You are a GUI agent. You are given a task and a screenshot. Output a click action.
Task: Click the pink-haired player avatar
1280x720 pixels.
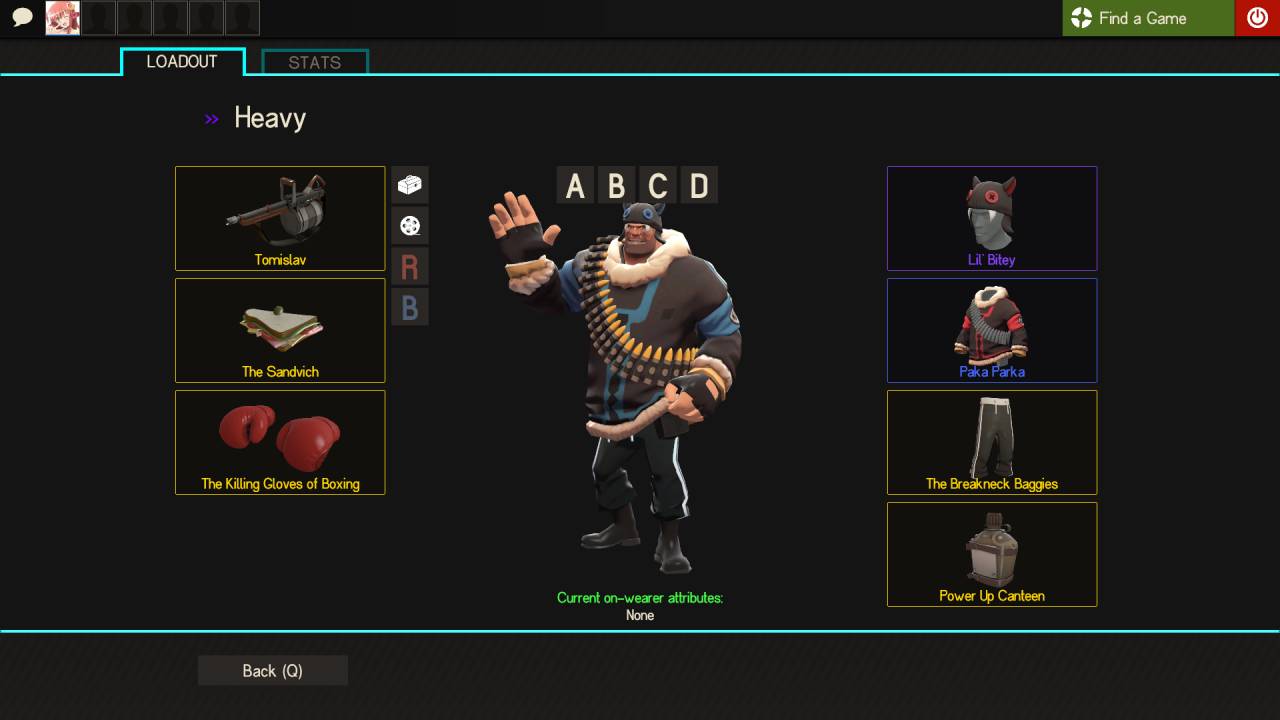[62, 18]
